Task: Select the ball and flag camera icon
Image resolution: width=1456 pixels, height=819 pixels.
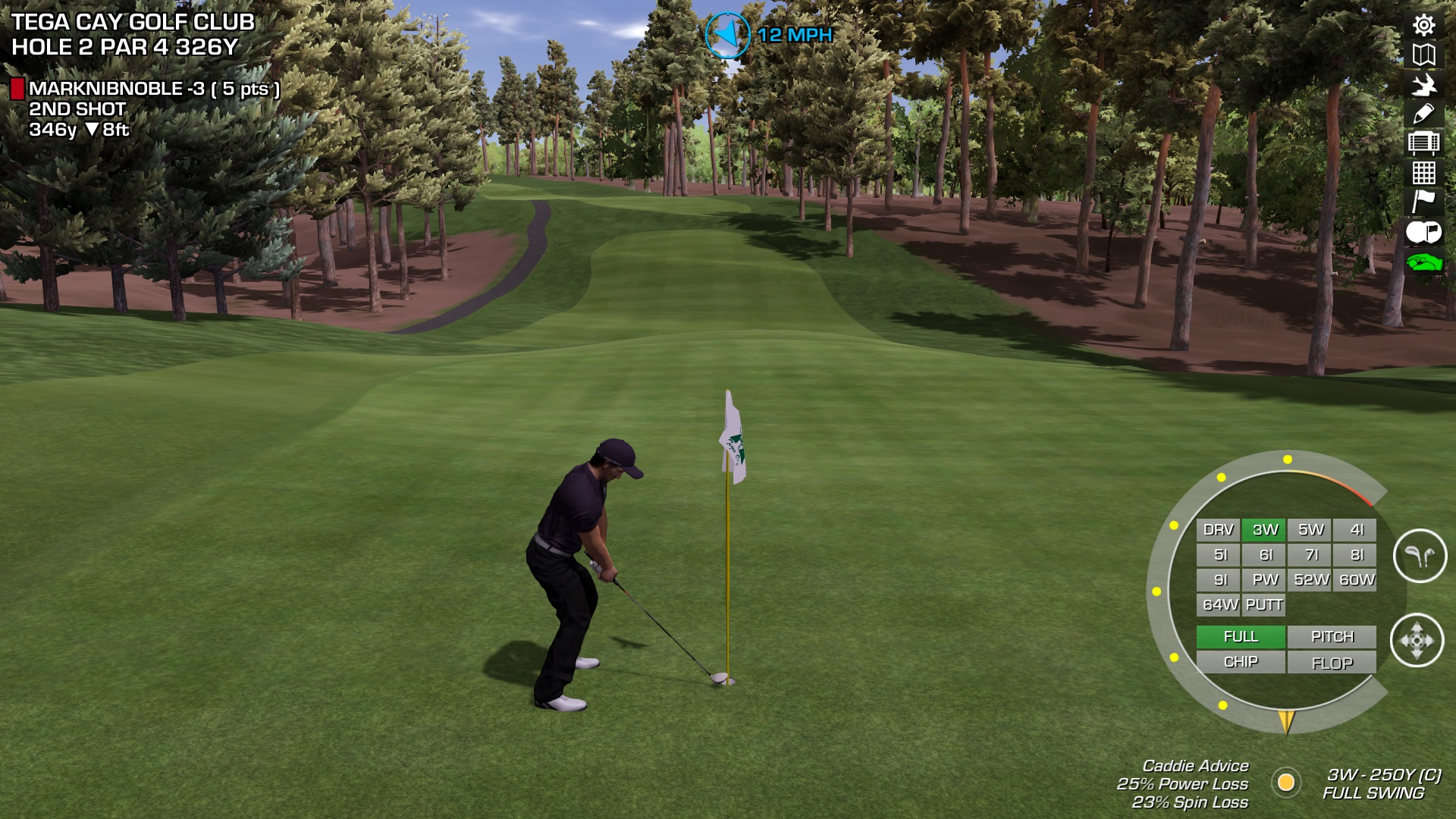Action: (1423, 232)
